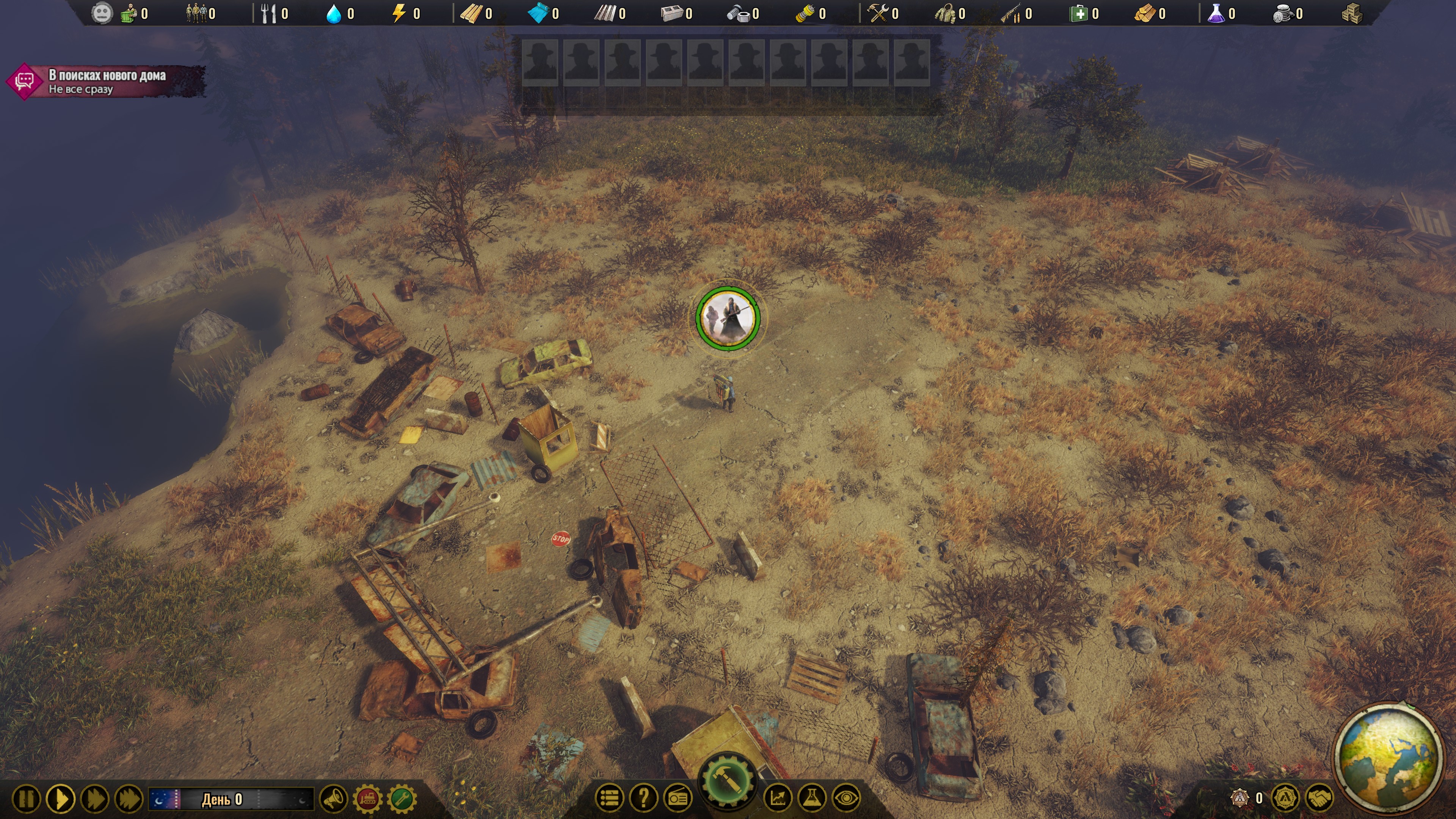Activate the red bulldozer demolish tool
The image size is (1456, 819).
click(x=367, y=799)
